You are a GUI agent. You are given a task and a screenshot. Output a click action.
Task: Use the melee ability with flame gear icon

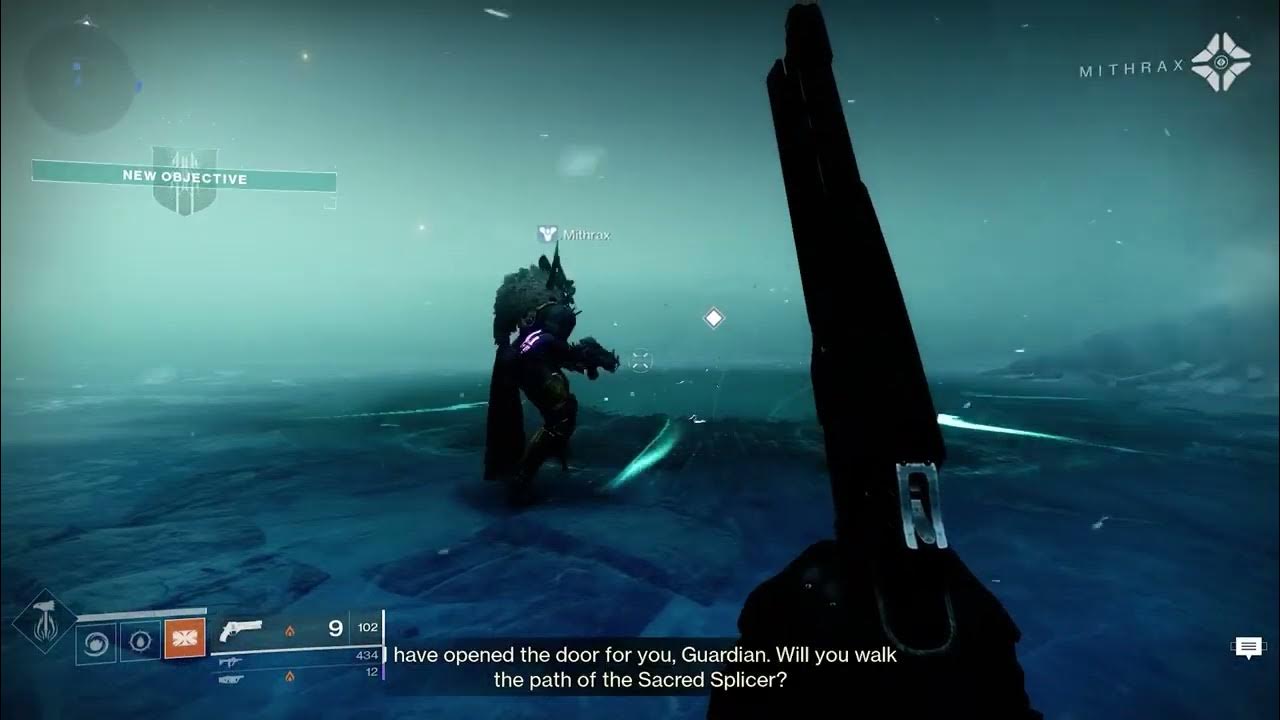click(141, 641)
